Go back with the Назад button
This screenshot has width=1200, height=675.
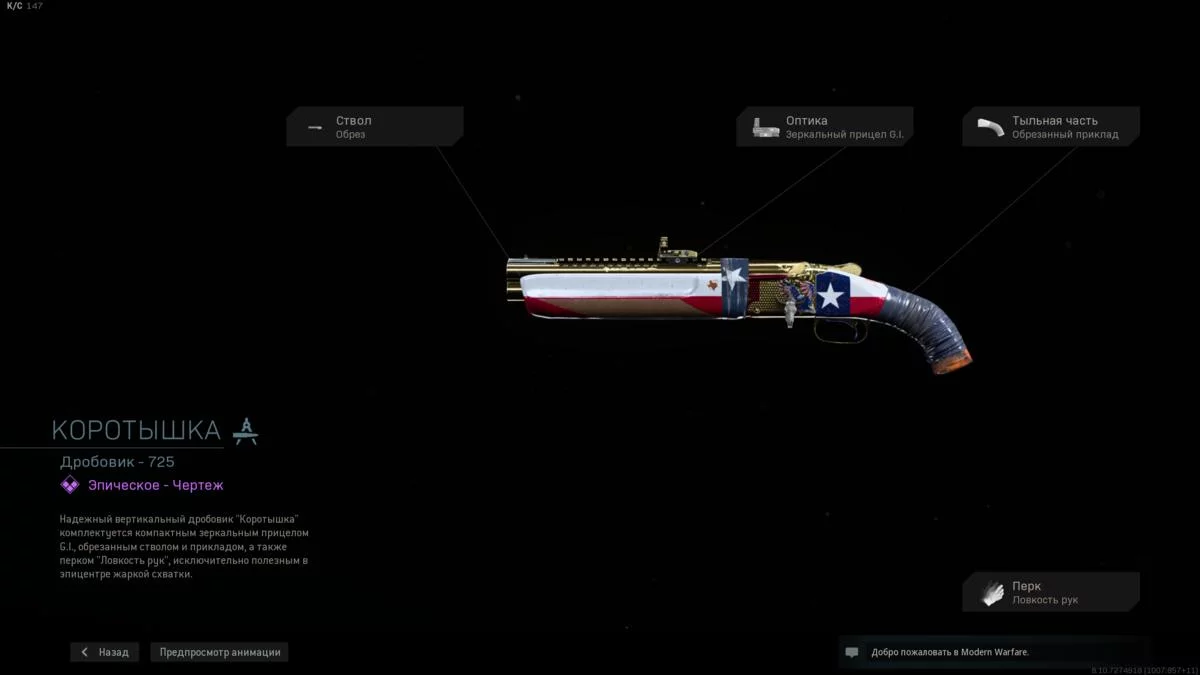(105, 652)
